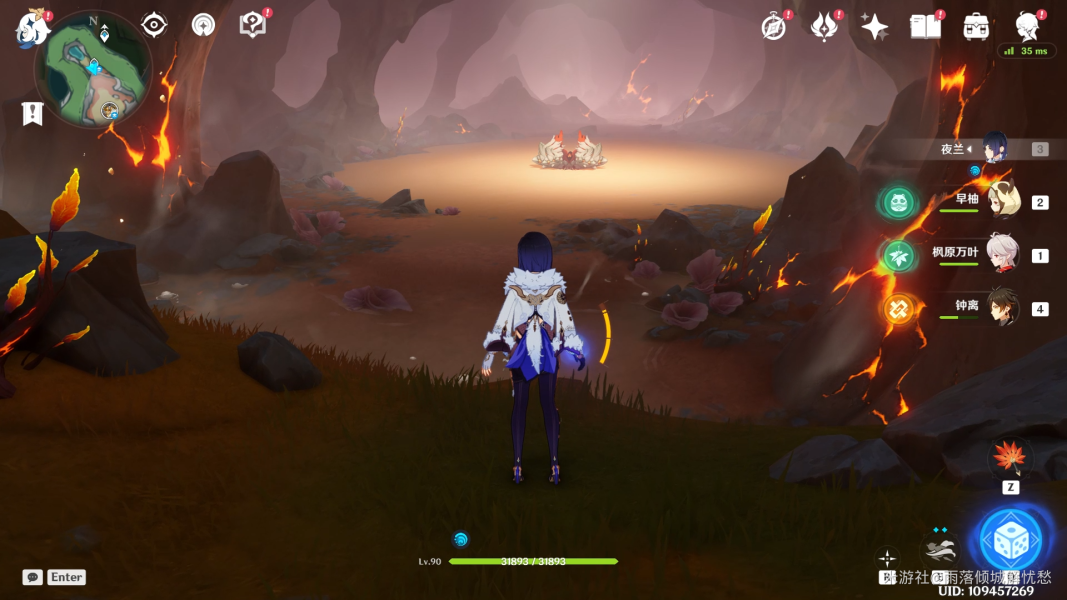Switch to party member 枫原万叶
Screen dimensions: 1067x600
[x=1002, y=254]
